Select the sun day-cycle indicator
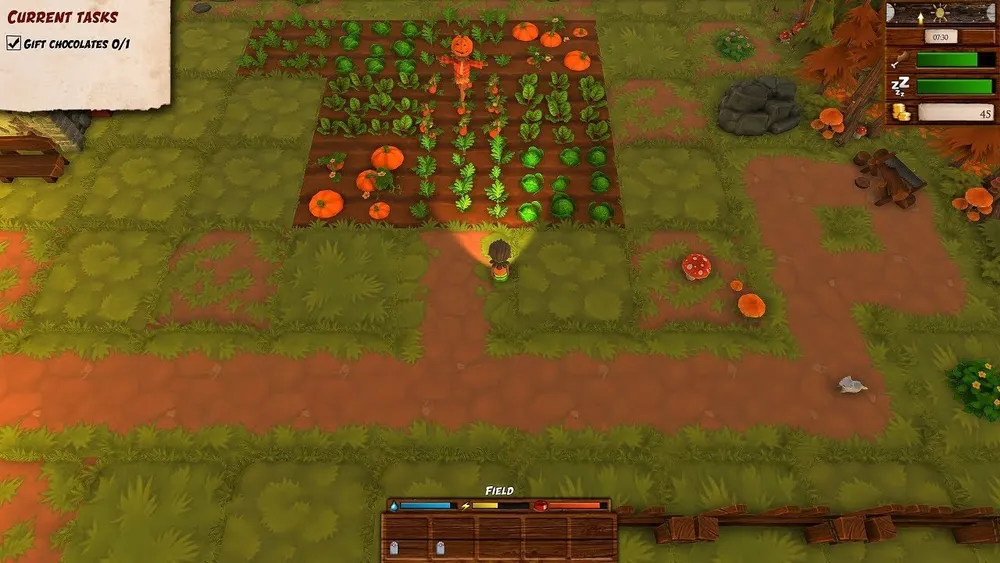1000x563 pixels. pyautogui.click(x=941, y=14)
